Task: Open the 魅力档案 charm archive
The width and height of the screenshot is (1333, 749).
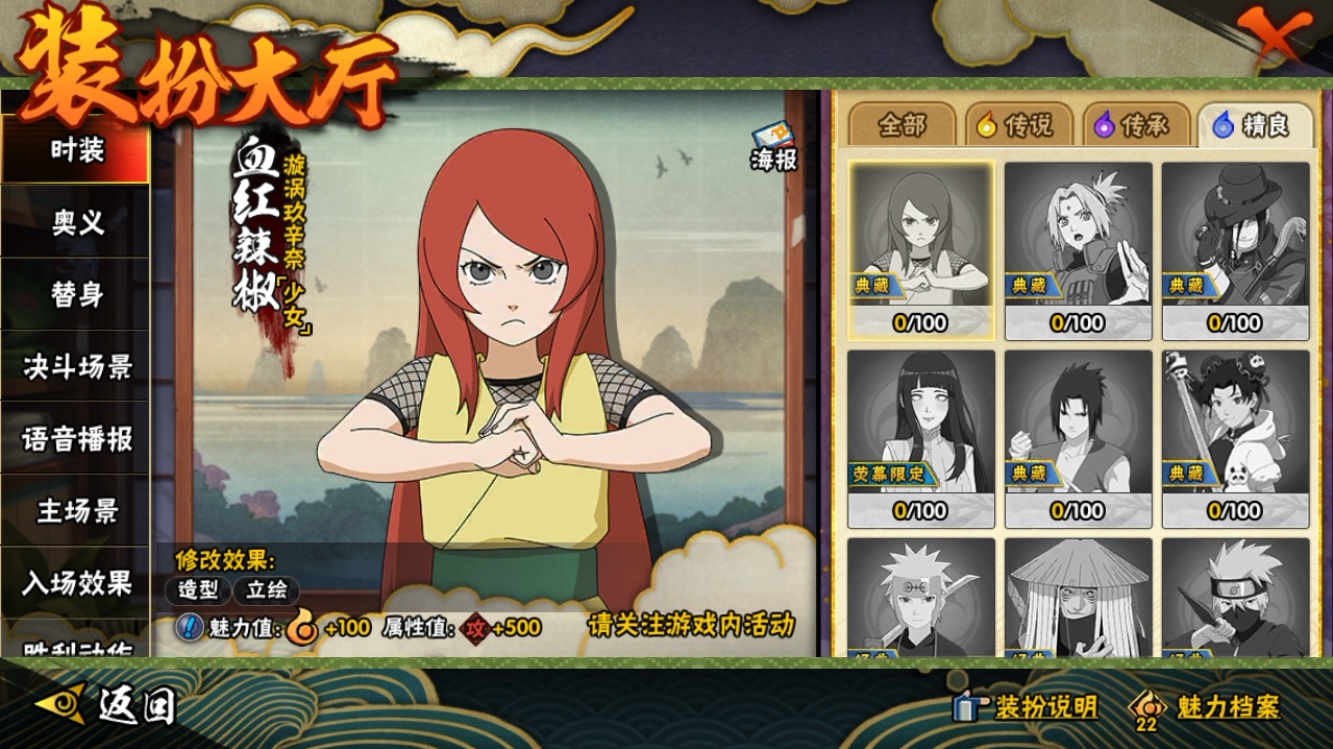Action: point(1204,707)
